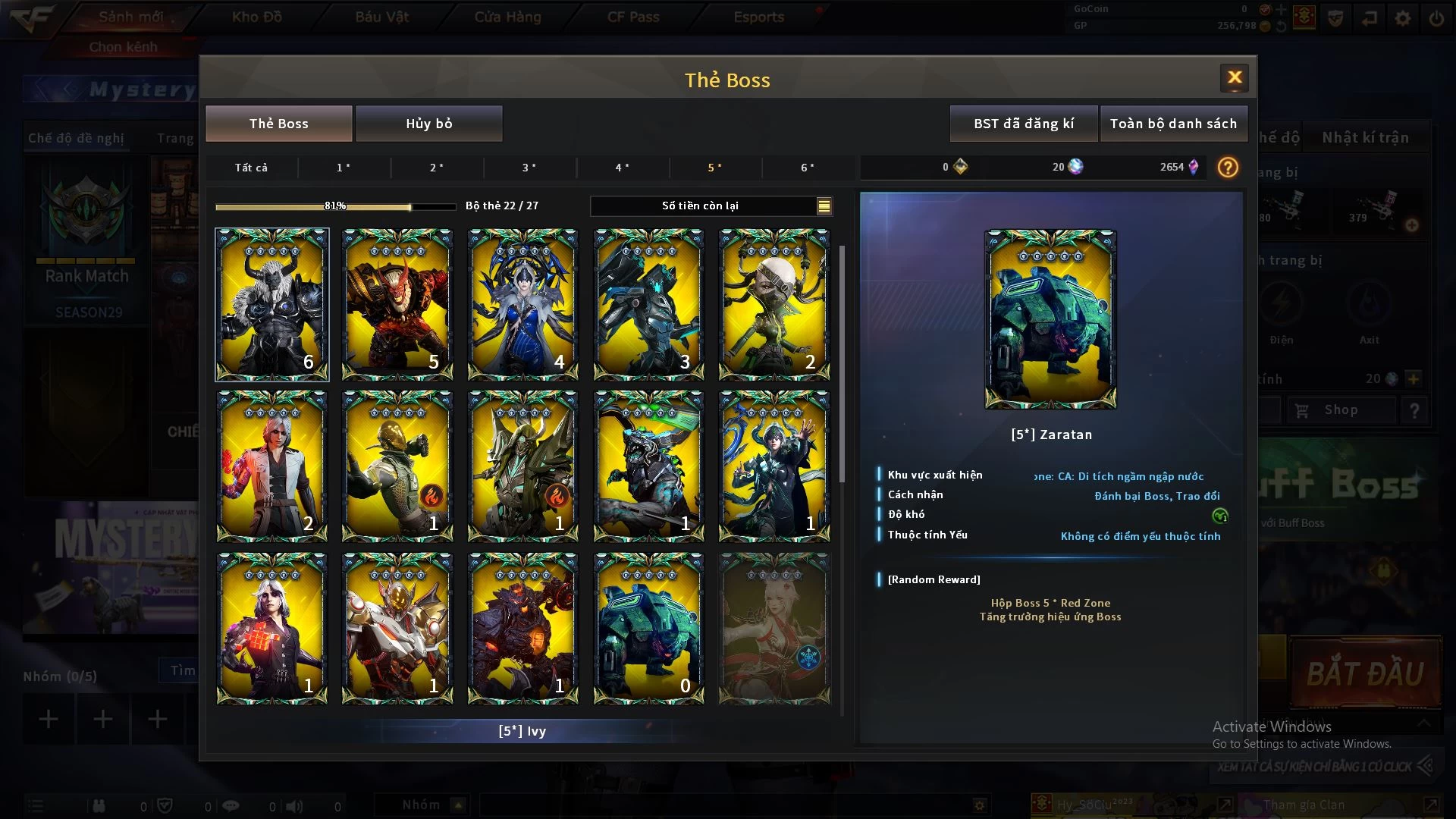The image size is (1456, 819).
Task: Select the Thẻ Boss tab
Action: click(x=278, y=124)
